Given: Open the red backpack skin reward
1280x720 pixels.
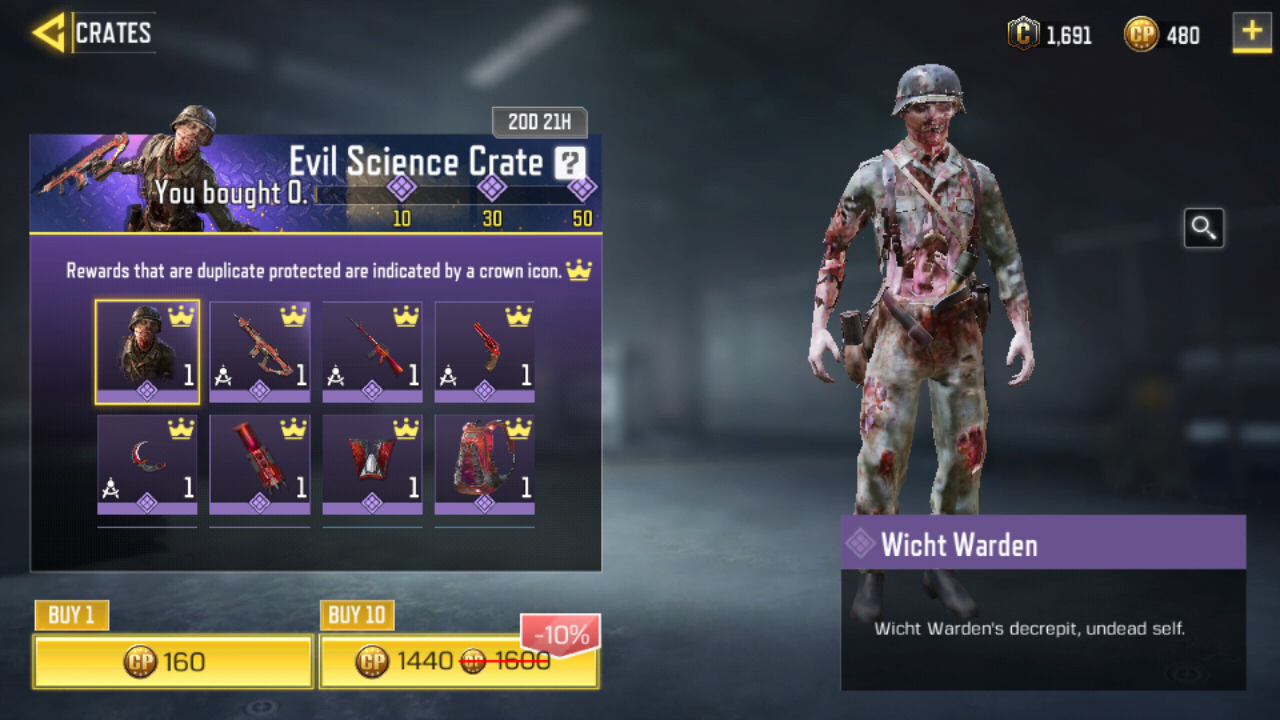Looking at the screenshot, I should pos(484,464).
